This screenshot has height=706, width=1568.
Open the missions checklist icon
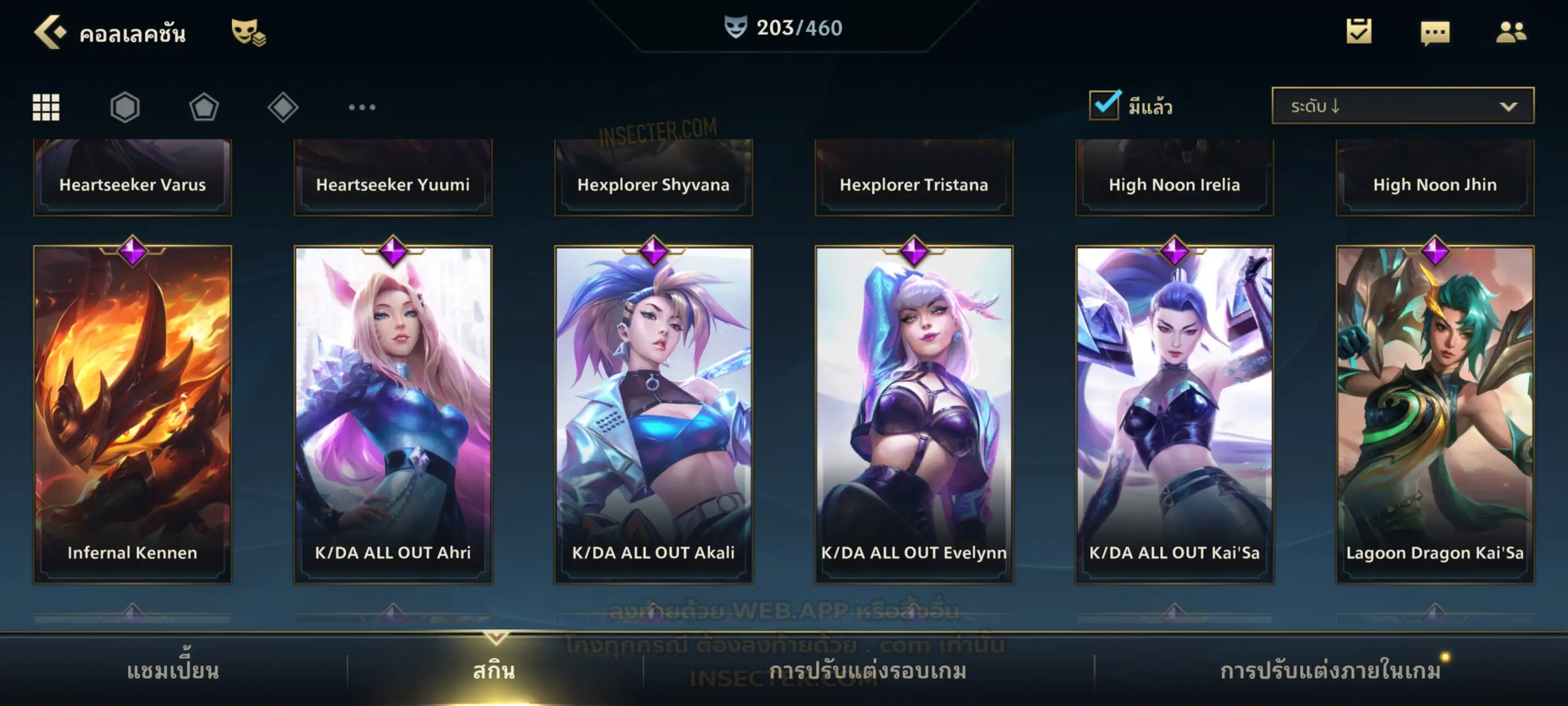[1358, 32]
